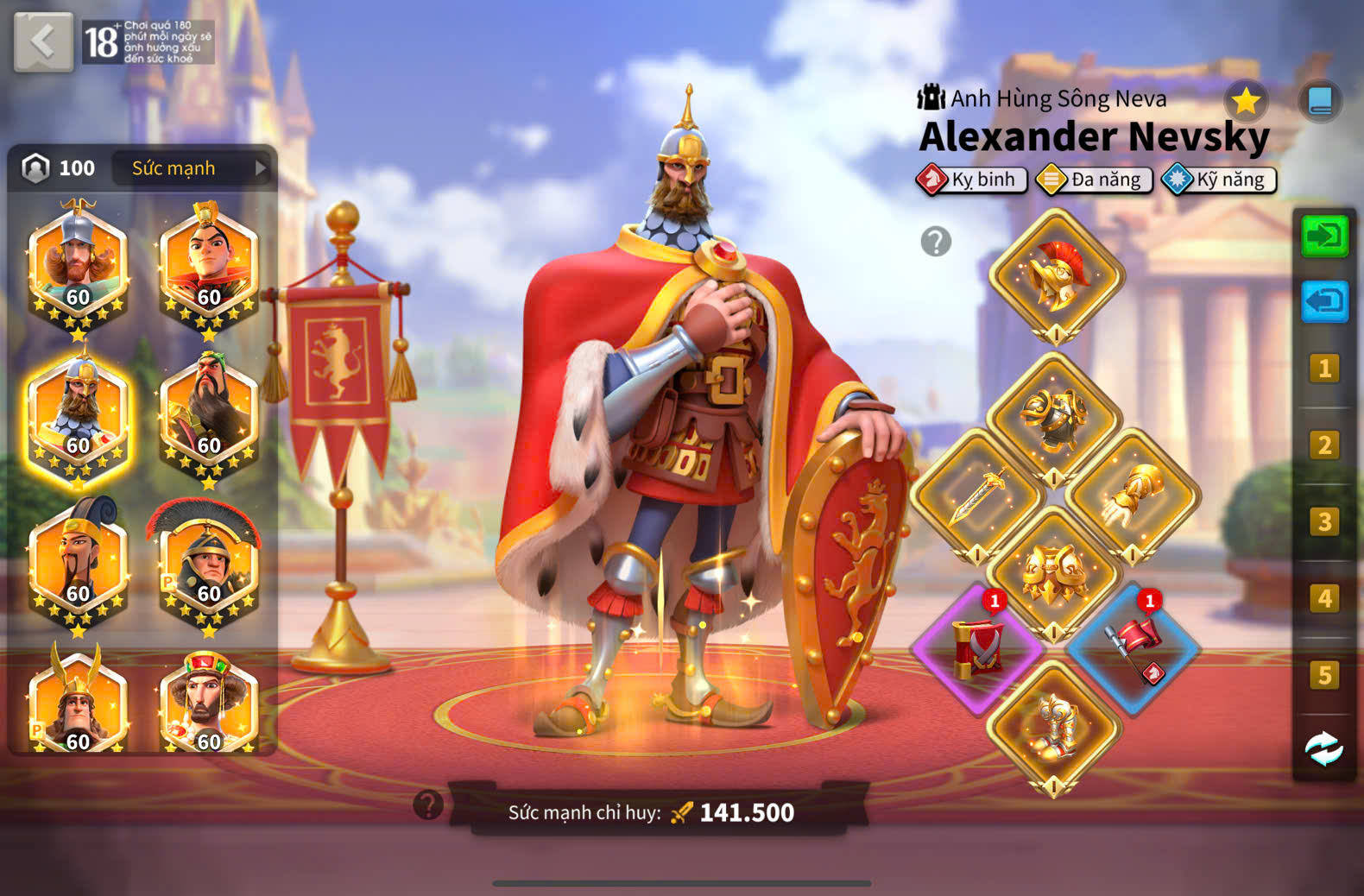Open the red book slot
1364x896 pixels.
point(978,650)
